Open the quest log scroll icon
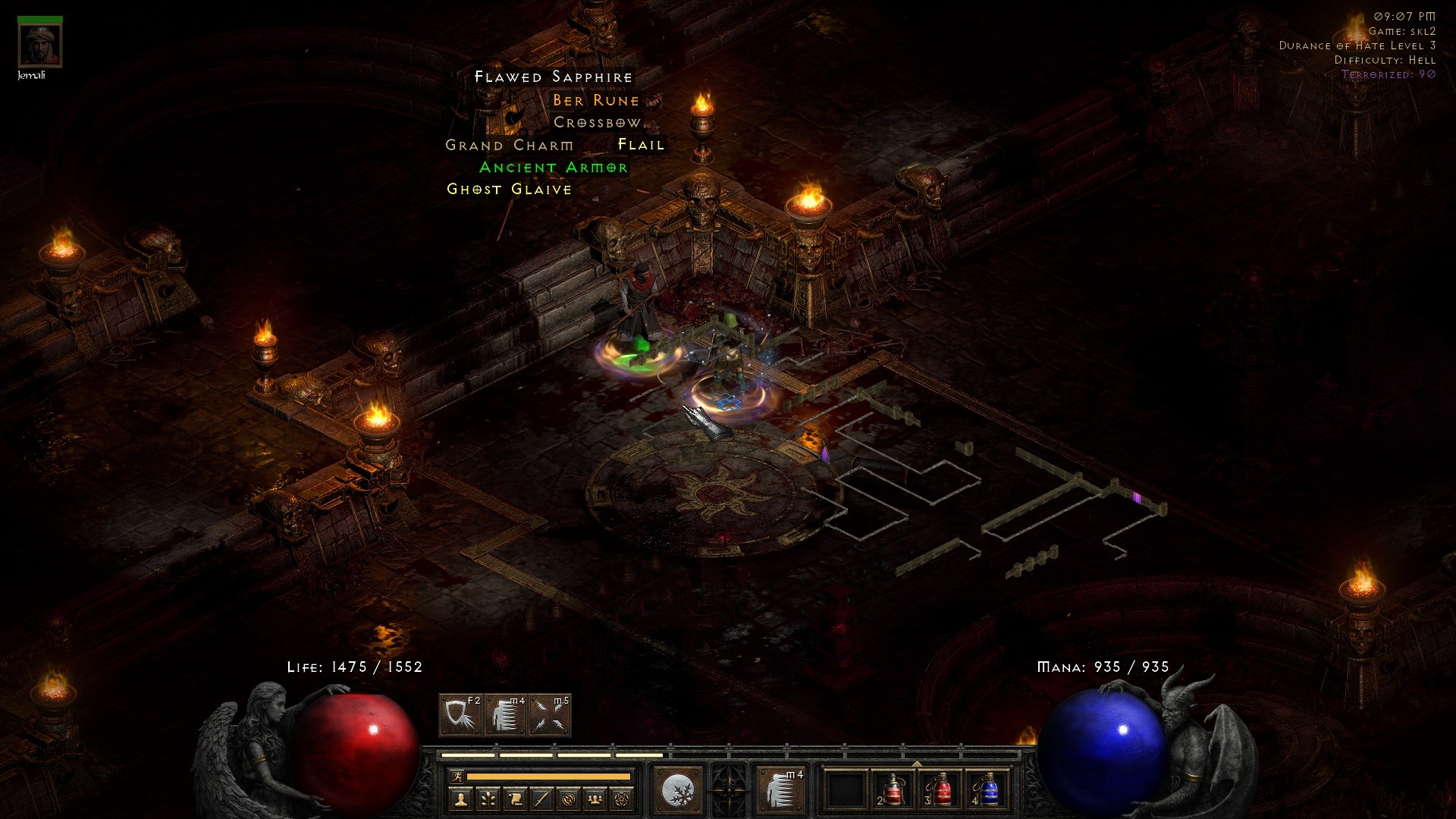 [515, 799]
